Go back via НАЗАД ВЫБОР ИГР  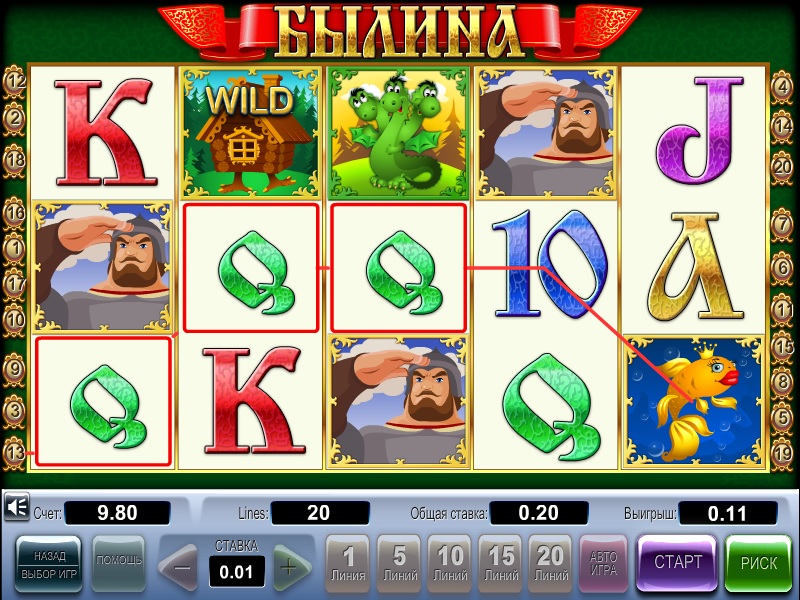[50, 563]
